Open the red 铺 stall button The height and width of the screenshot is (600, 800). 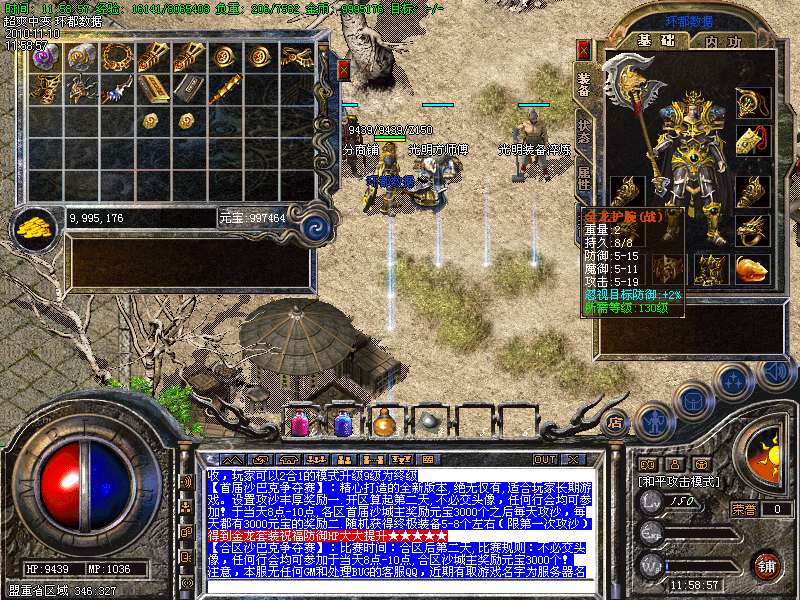(767, 564)
